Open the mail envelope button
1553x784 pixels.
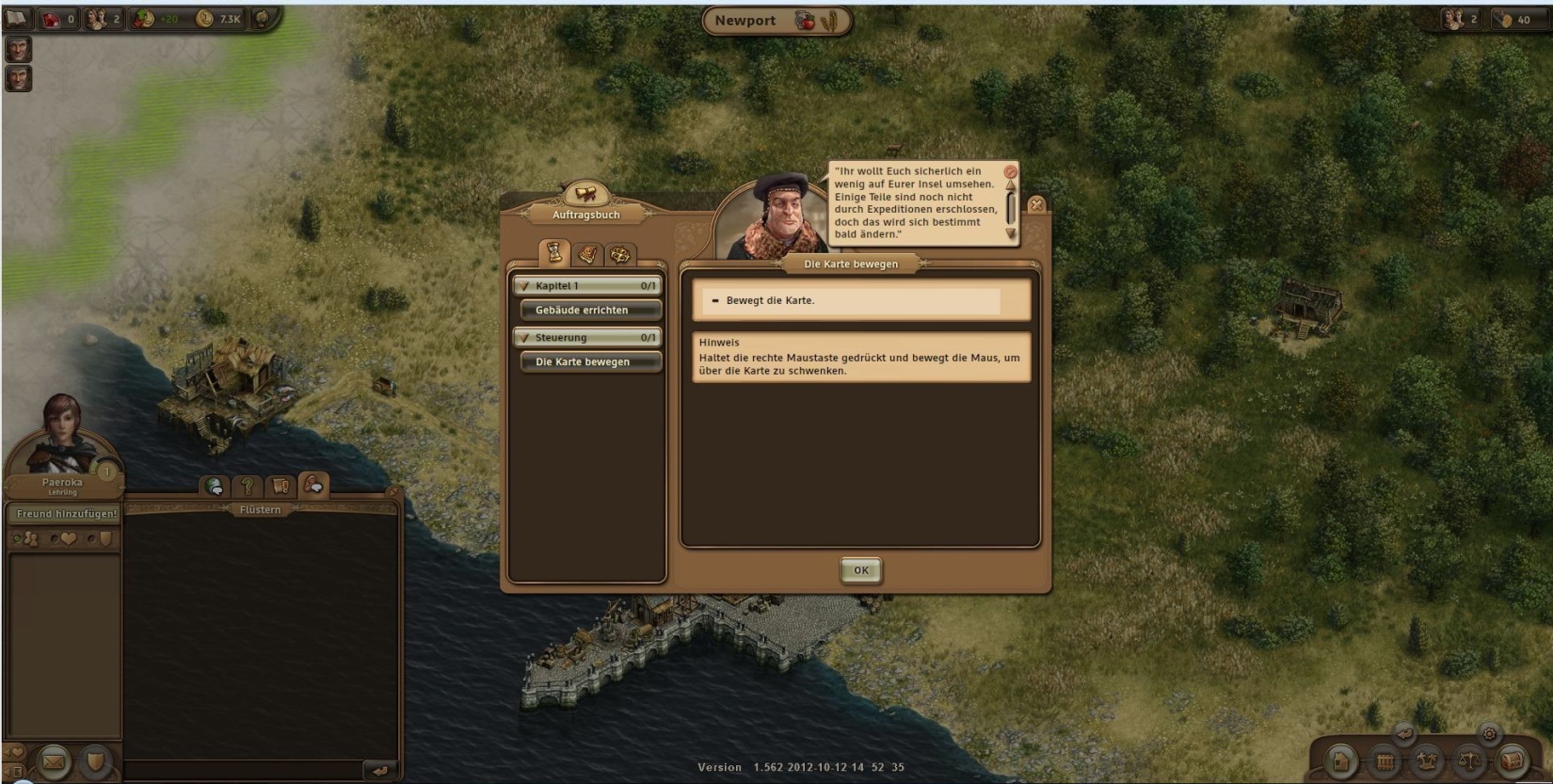[54, 760]
